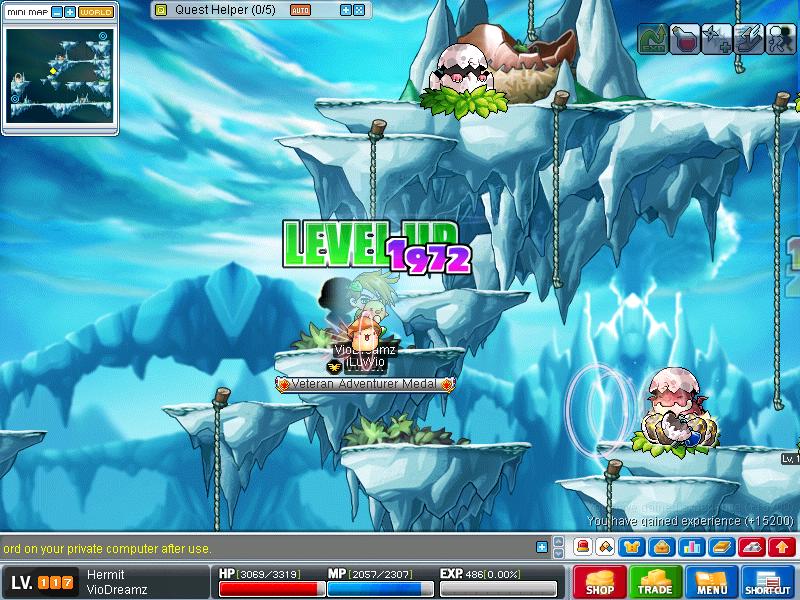Expand the Quest Helper with plus button

346,9
